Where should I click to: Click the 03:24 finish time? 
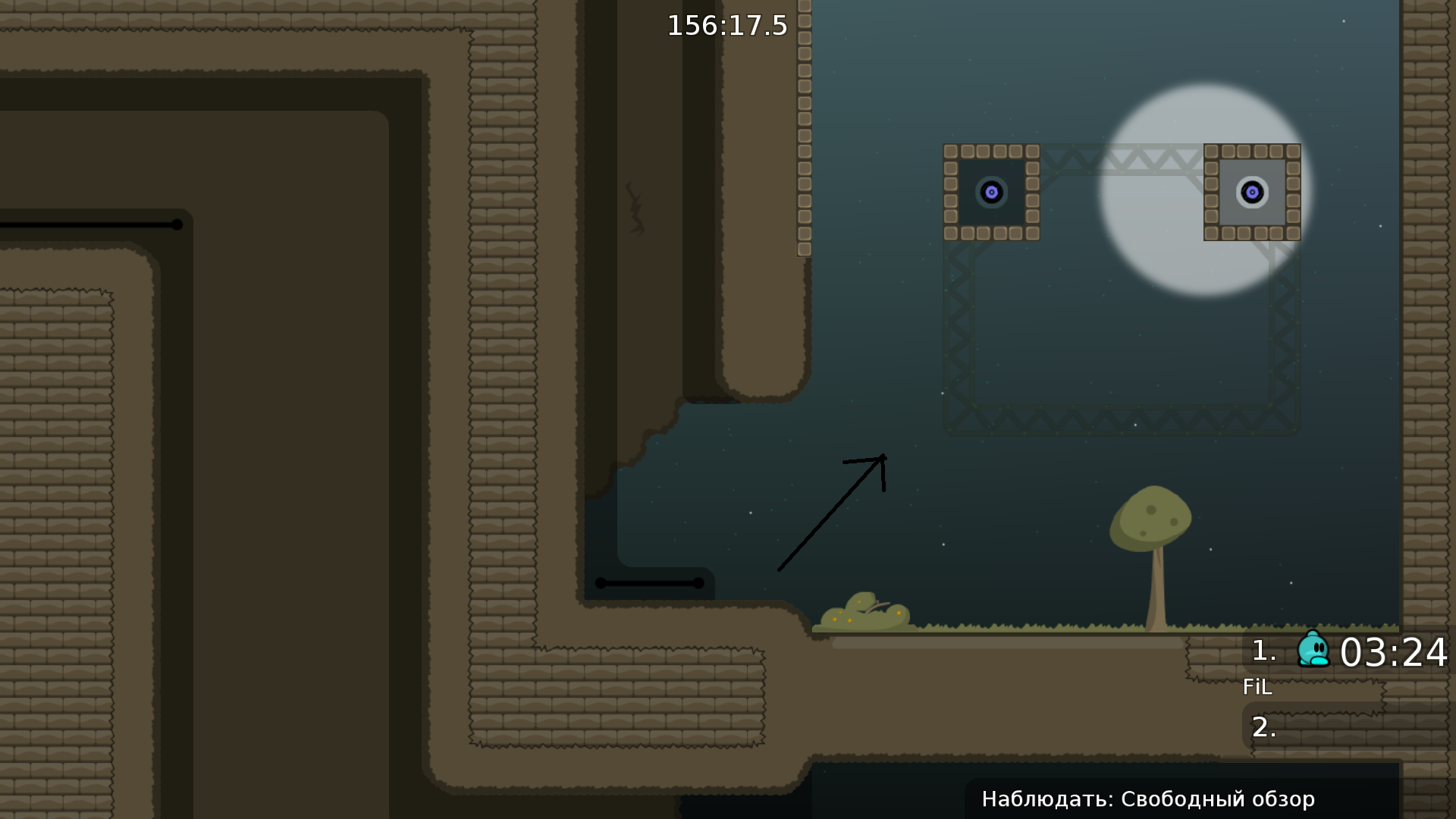point(1395,652)
